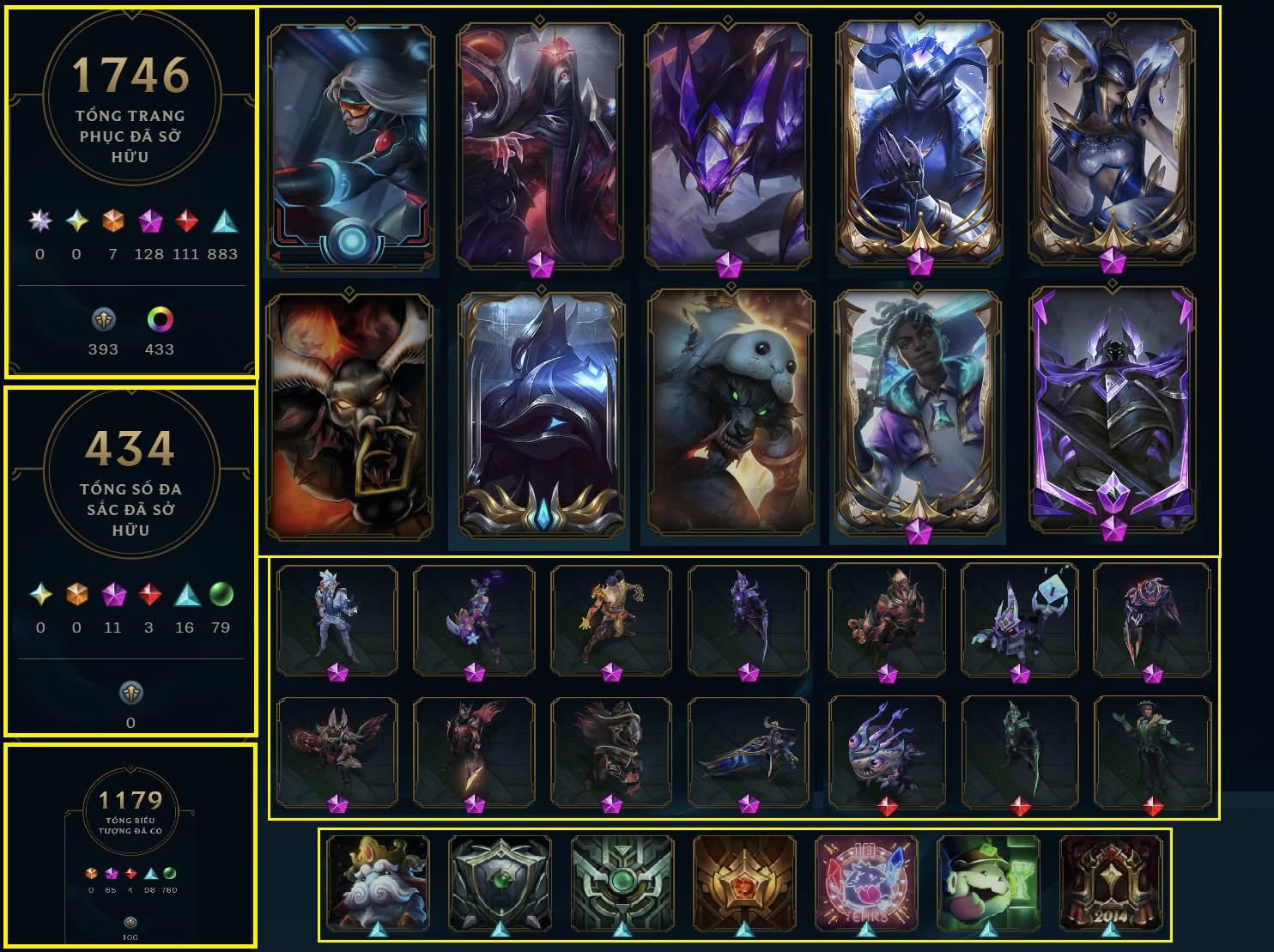
Task: Pick the neon 10 Years poro icon
Action: coord(865,884)
